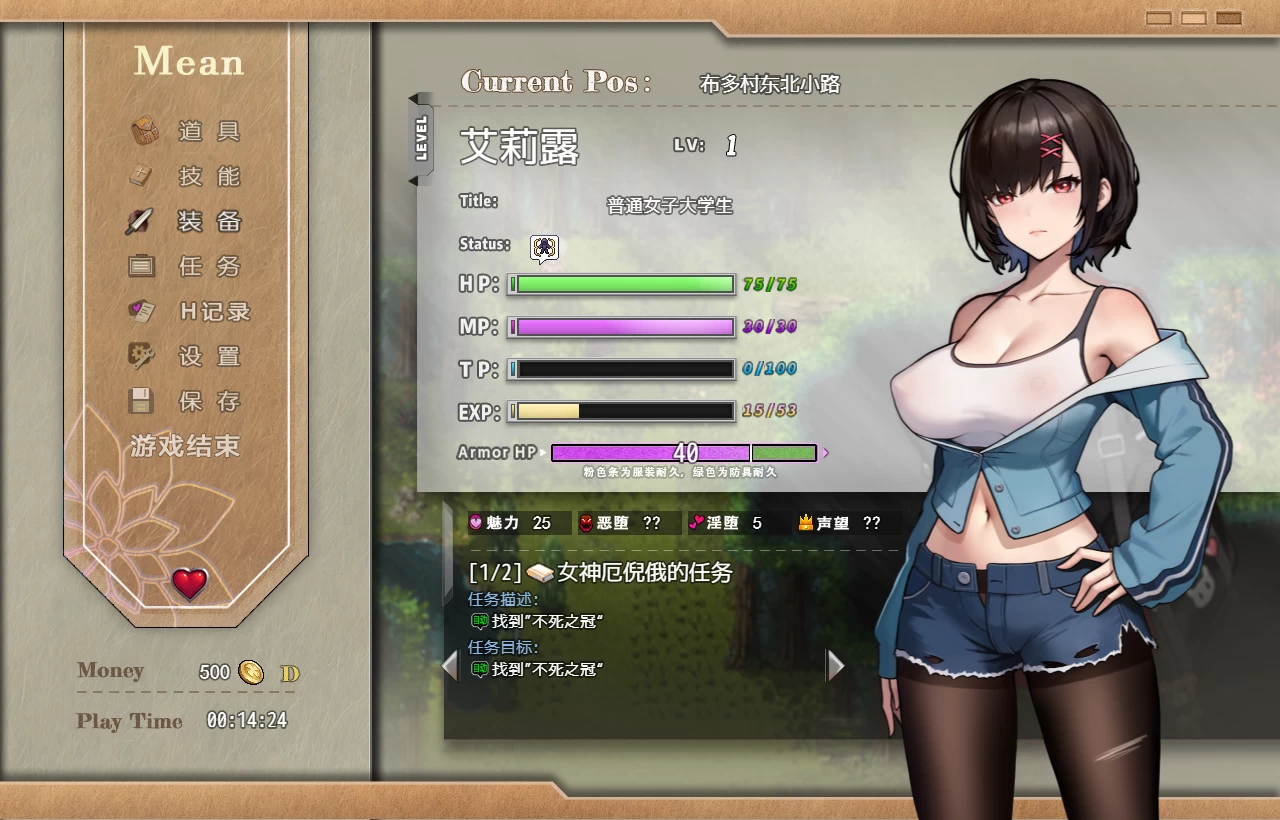1280x820 pixels.
Task: Click the Armor HP progress bar
Action: 650,452
